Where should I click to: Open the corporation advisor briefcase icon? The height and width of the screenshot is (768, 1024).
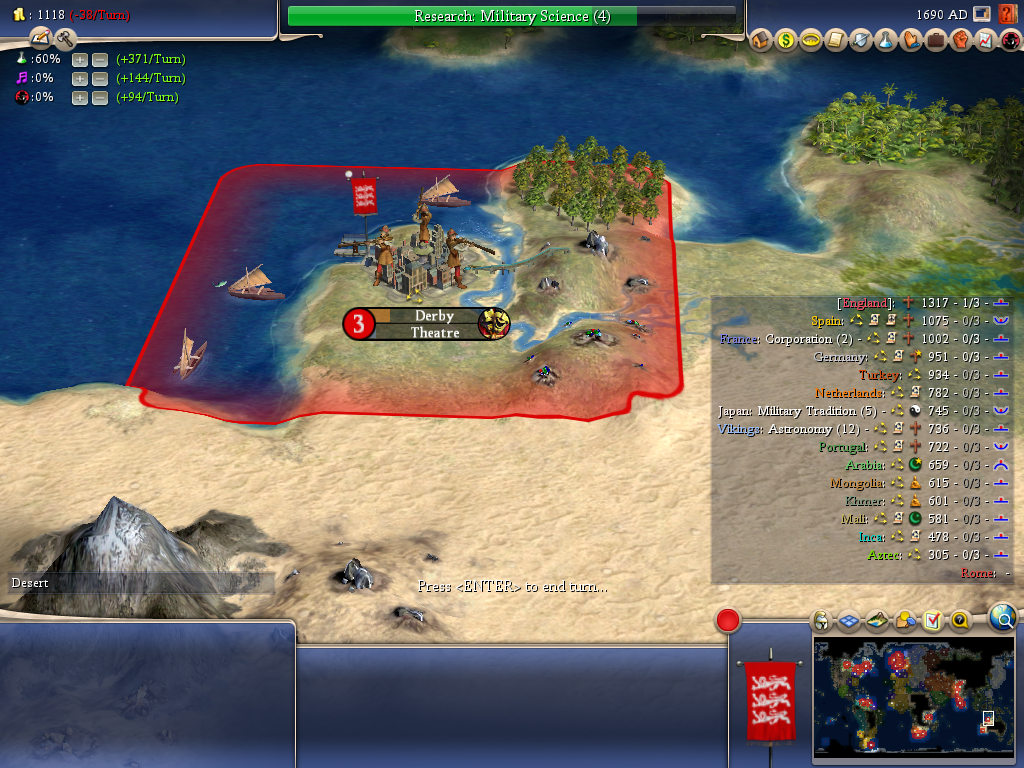click(935, 41)
